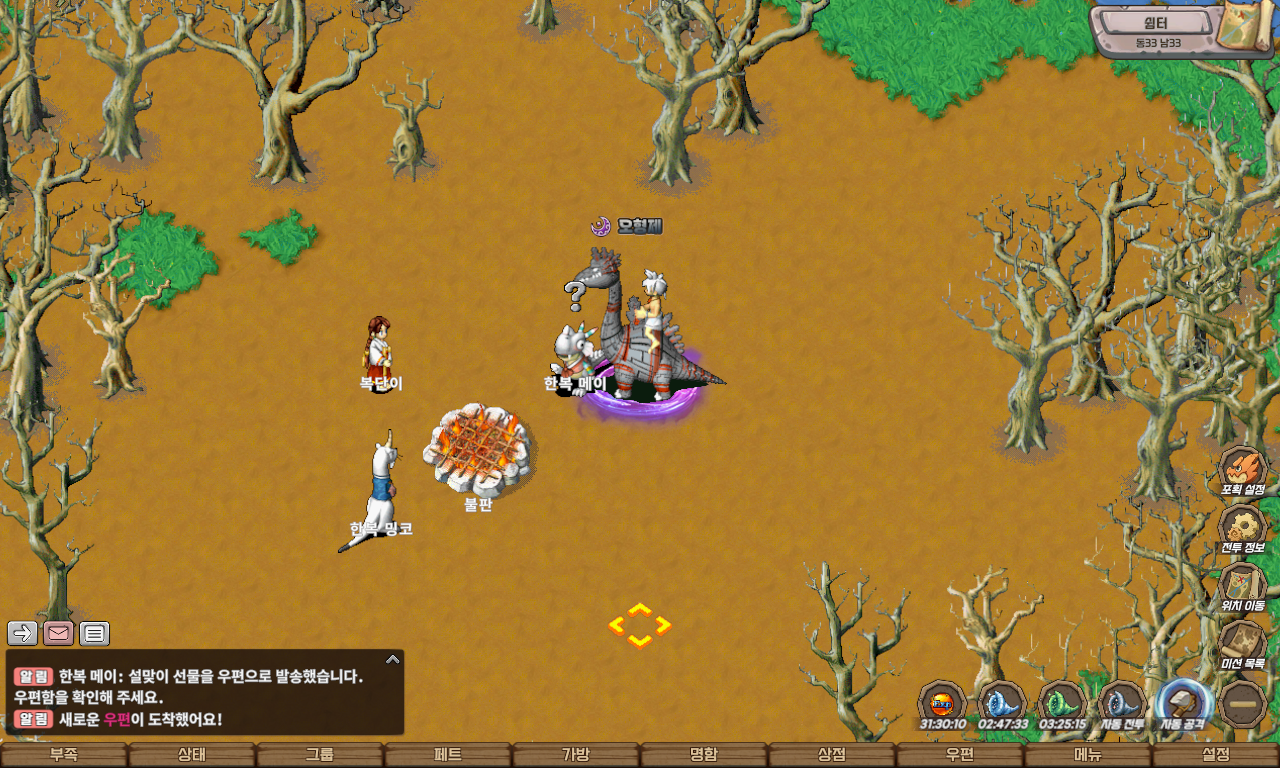Open the 그룹 (group) menu

[320, 755]
